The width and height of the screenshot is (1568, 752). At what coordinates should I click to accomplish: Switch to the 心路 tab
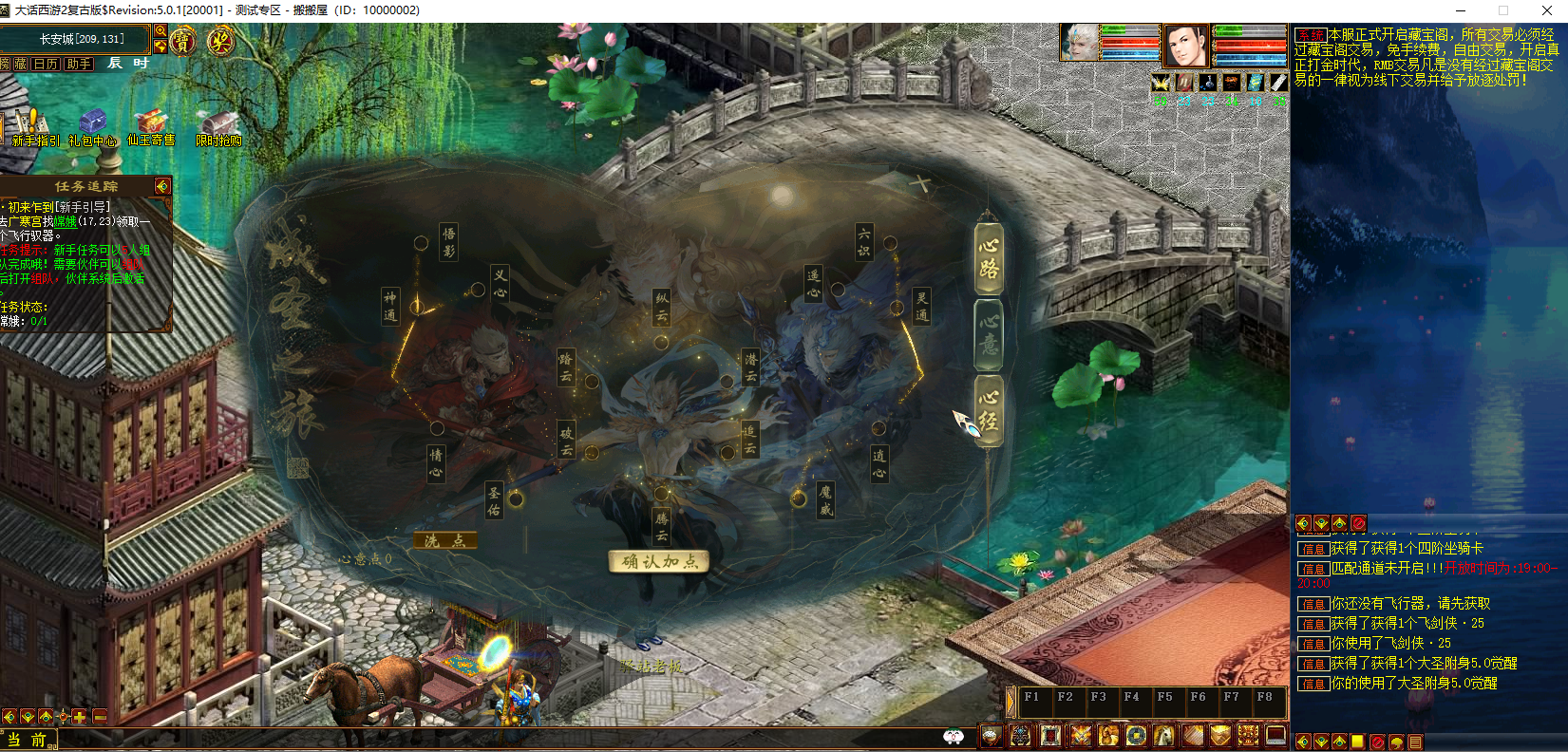(x=989, y=257)
